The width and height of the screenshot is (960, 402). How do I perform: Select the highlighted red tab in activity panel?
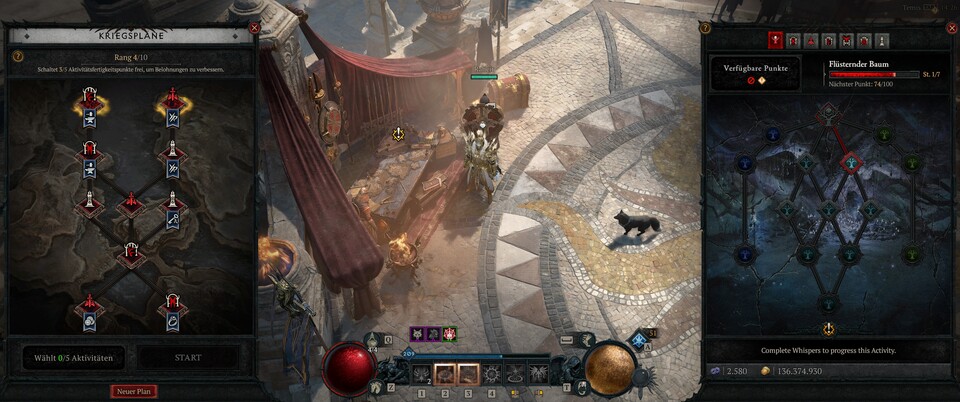point(775,41)
